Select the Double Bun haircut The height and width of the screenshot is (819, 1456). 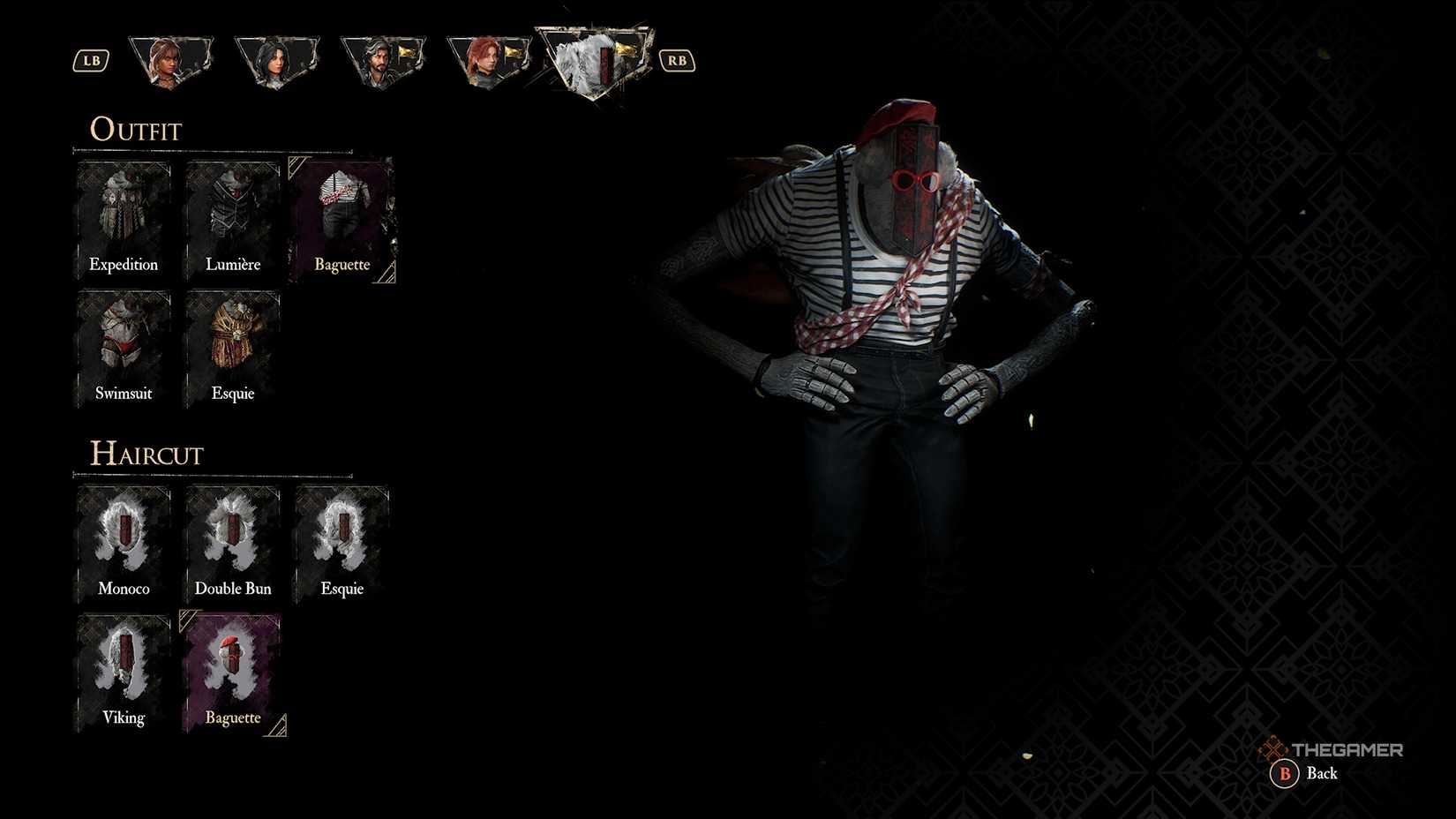(232, 538)
